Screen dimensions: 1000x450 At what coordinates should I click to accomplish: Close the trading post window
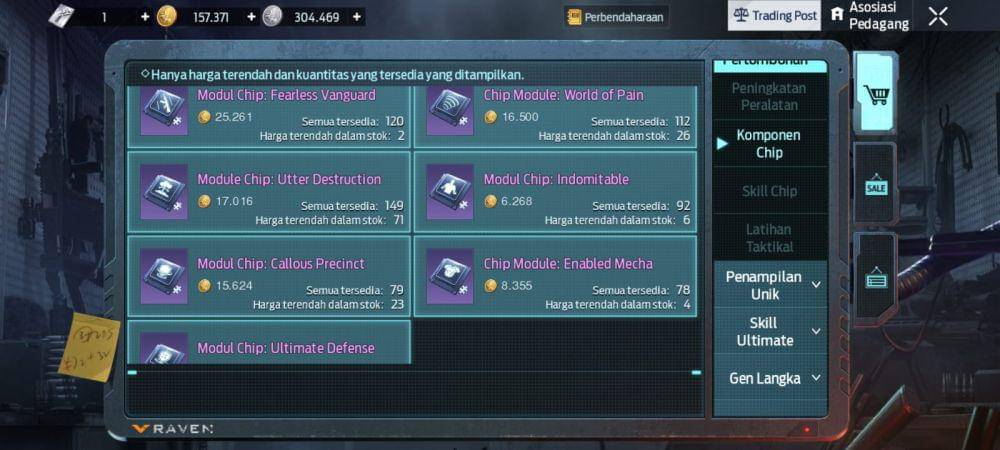click(x=938, y=16)
